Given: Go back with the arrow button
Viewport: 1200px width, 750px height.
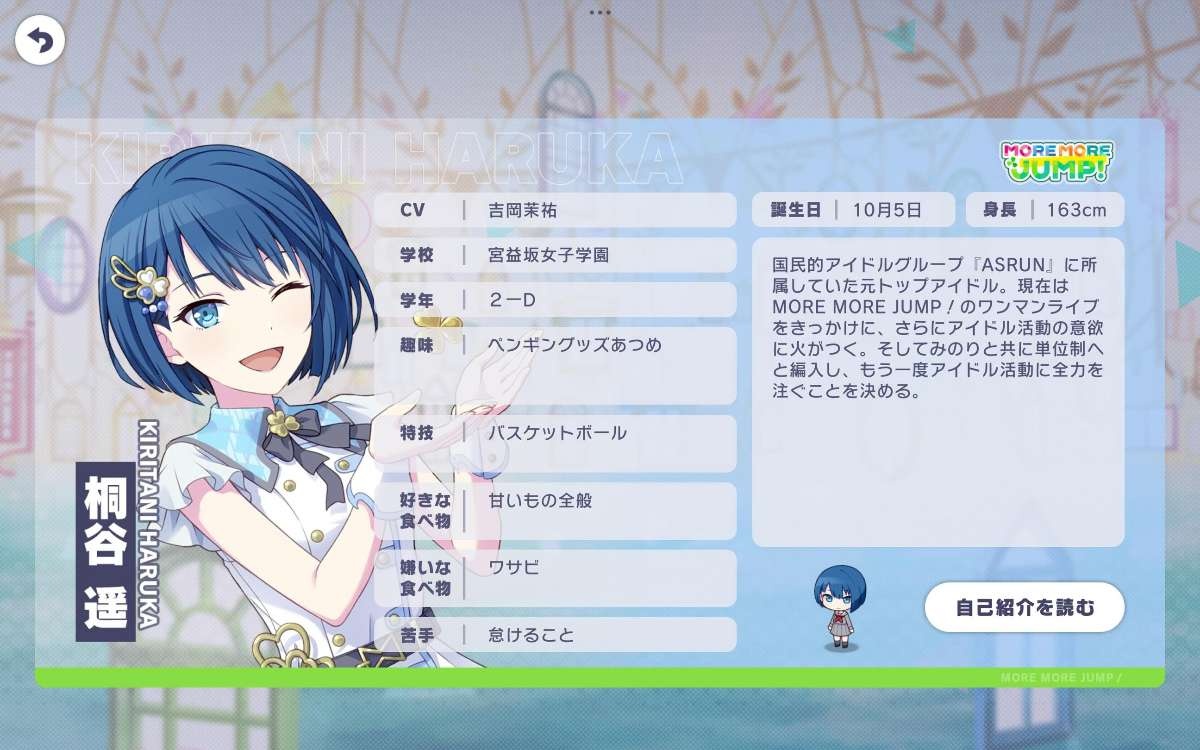Looking at the screenshot, I should [39, 41].
